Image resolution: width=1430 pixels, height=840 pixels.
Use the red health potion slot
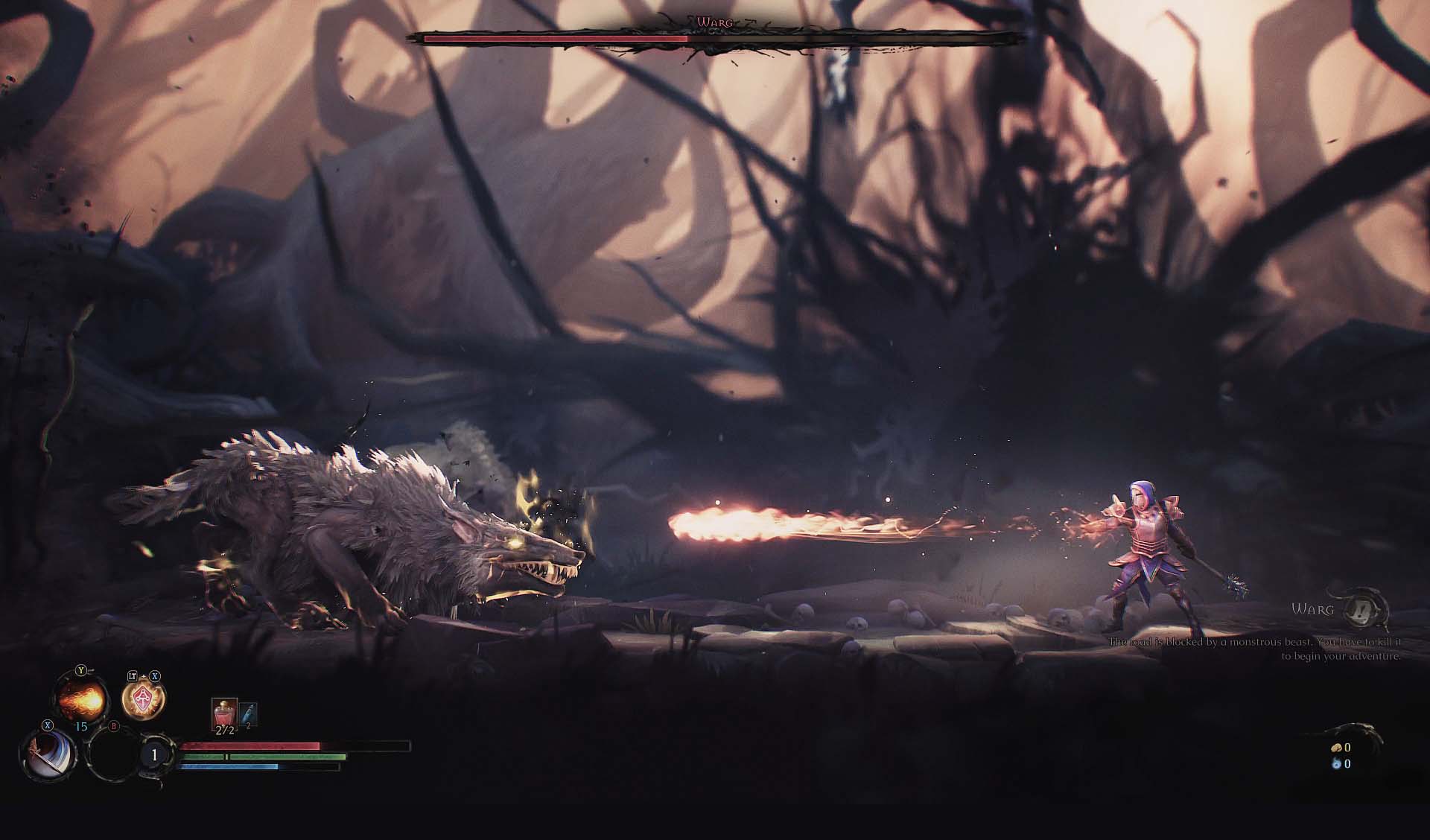click(x=224, y=716)
